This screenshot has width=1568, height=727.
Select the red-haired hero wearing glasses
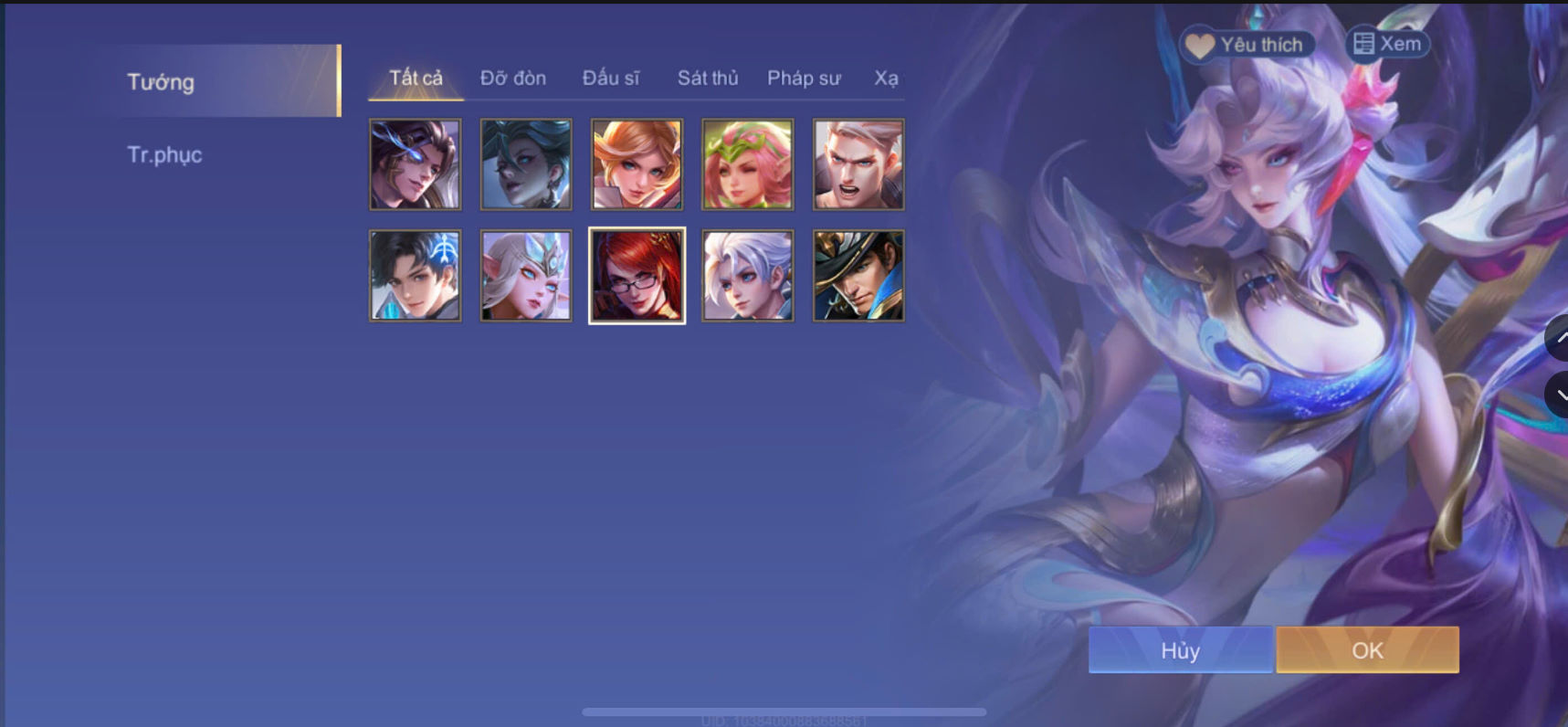637,275
